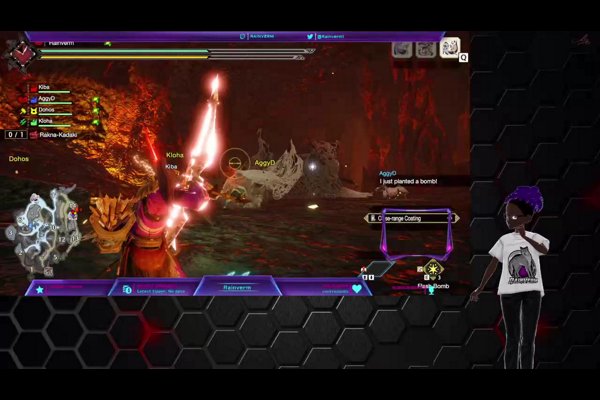Select the highlighted monster icon marked Q
The height and width of the screenshot is (400, 600).
tap(449, 48)
